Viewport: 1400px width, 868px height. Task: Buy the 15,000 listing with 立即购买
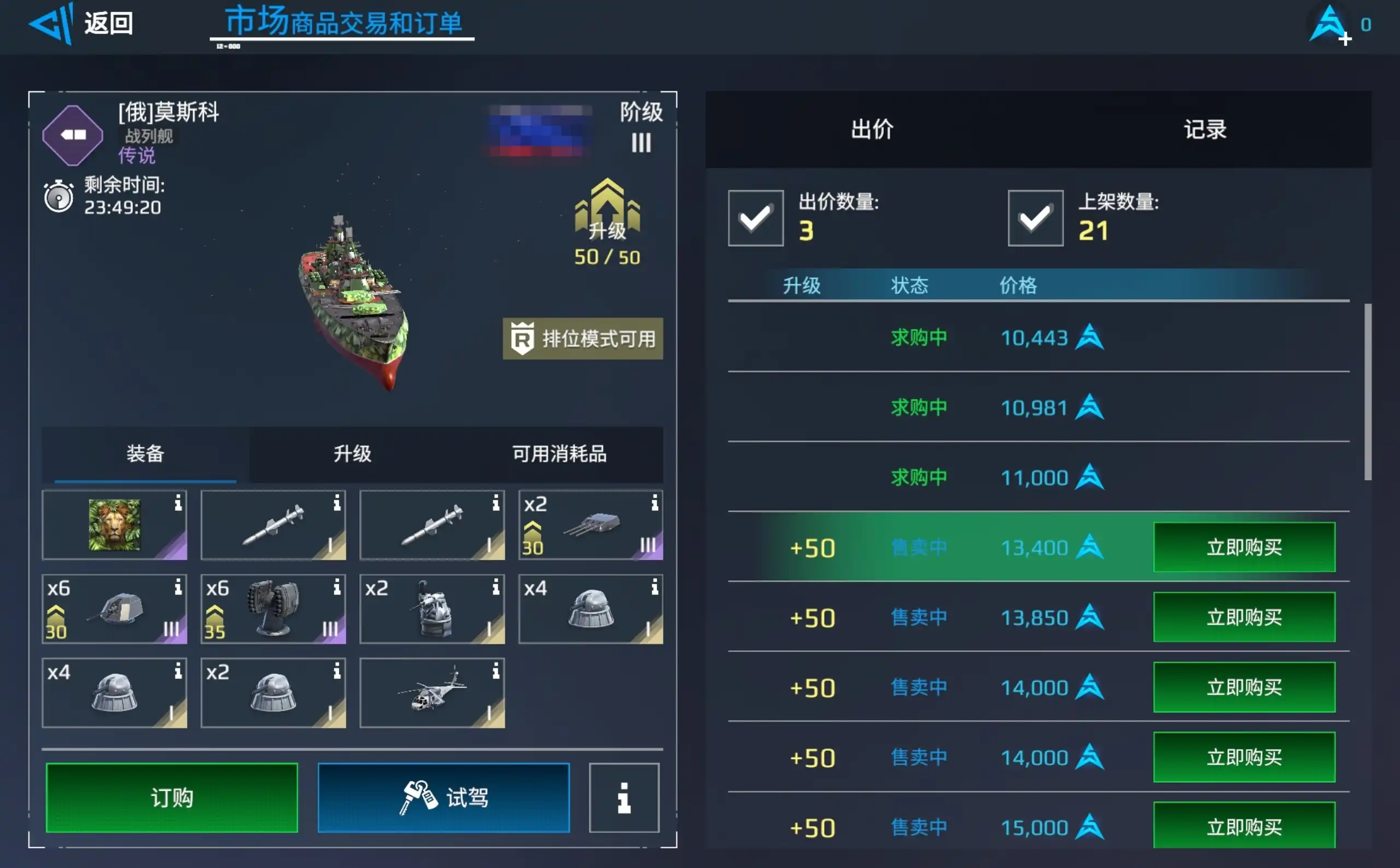pos(1244,826)
